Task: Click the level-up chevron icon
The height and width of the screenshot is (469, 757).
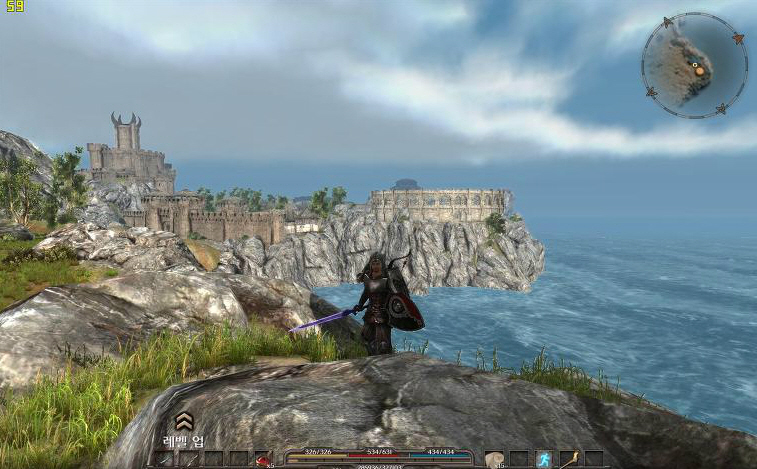Action: click(184, 421)
